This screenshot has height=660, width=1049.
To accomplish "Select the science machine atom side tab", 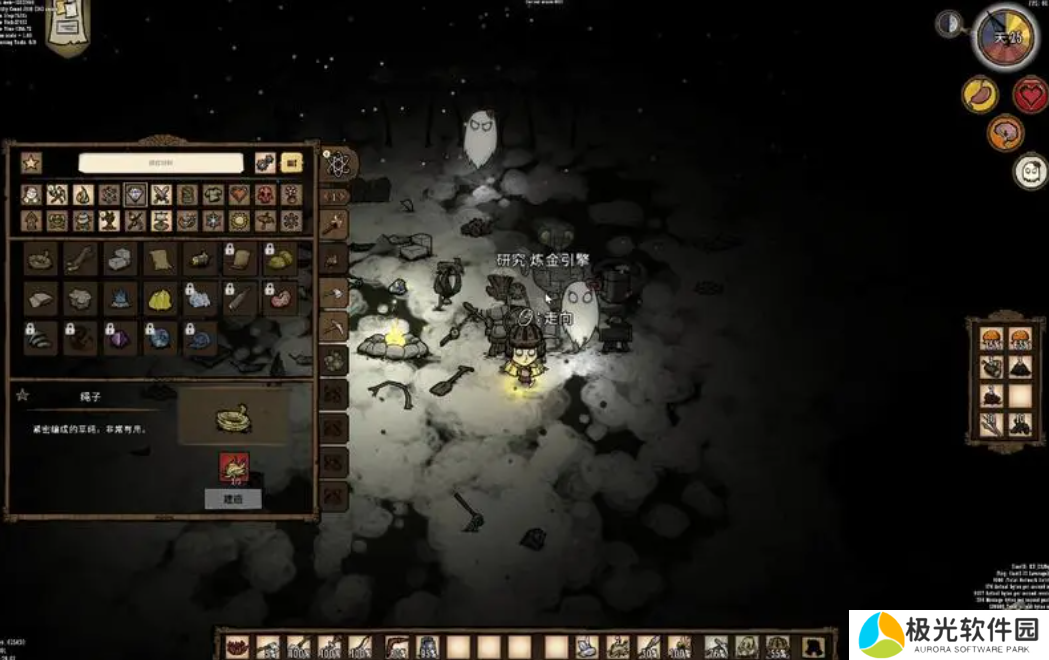I will point(335,164).
